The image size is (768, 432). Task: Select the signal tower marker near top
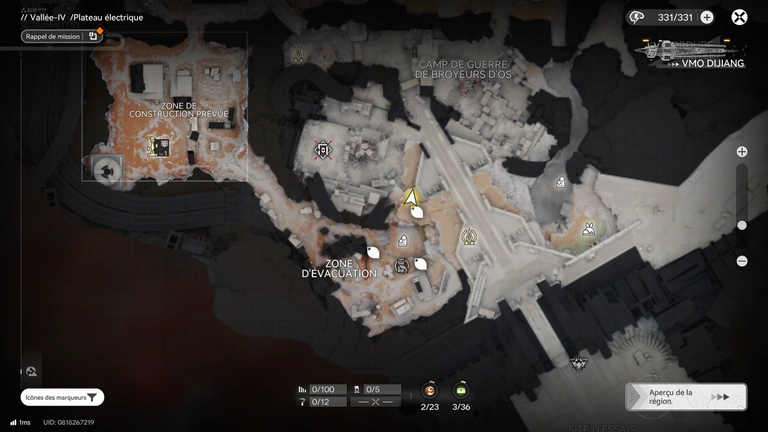tap(297, 55)
